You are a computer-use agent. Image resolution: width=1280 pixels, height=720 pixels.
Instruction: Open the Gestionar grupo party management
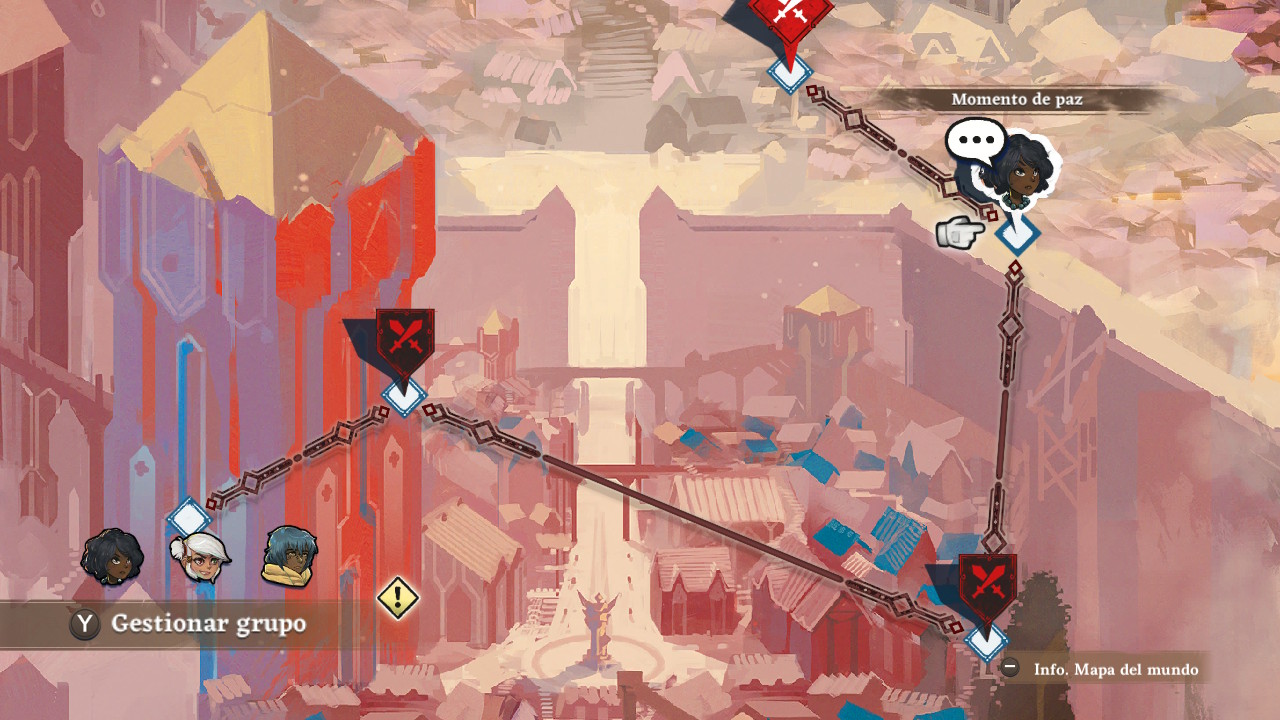pyautogui.click(x=190, y=624)
